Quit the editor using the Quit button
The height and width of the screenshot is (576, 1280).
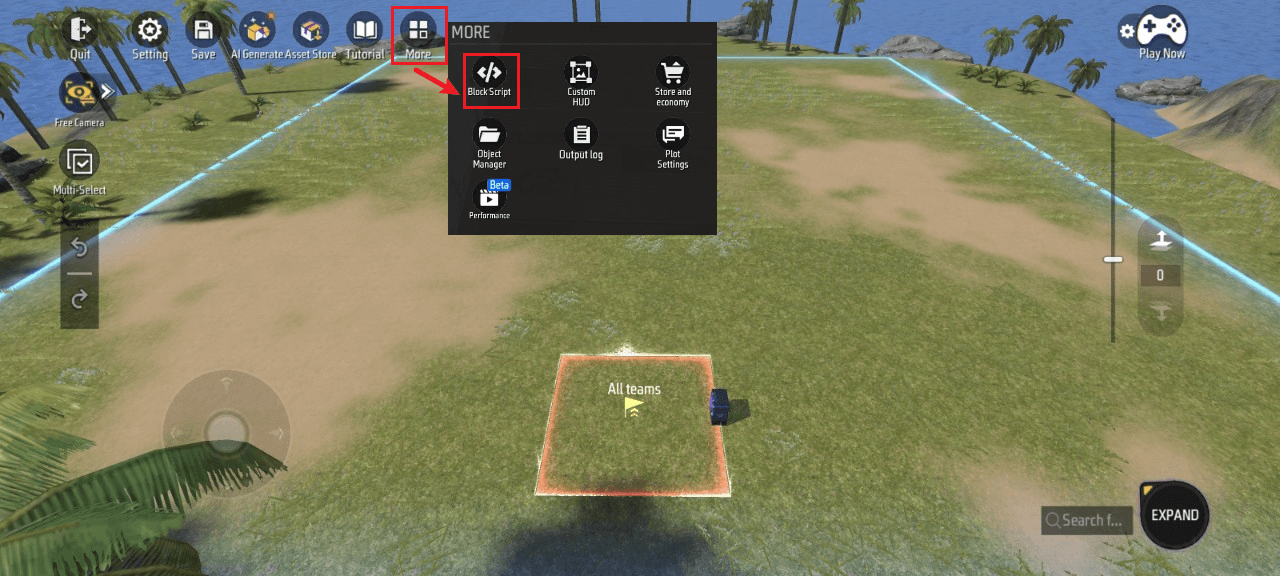point(80,34)
